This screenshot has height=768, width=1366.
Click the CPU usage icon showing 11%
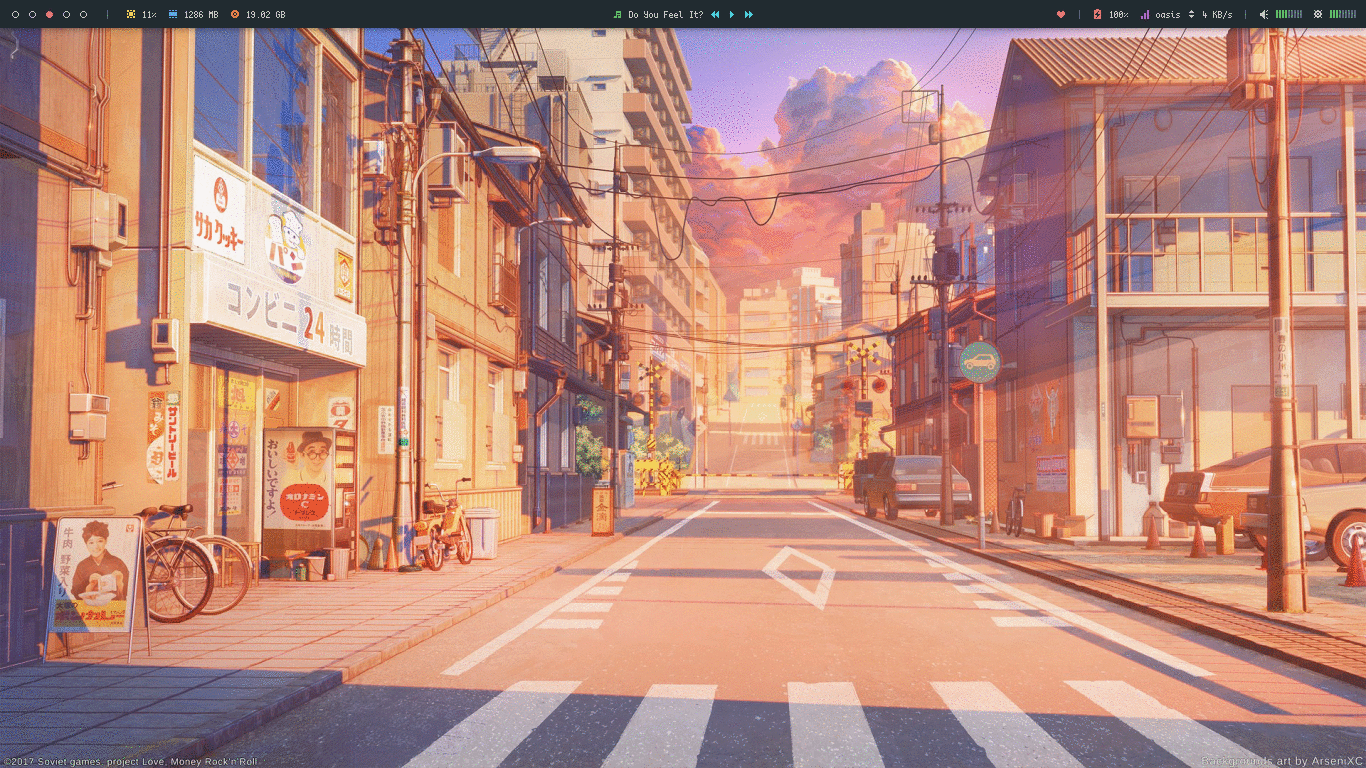132,13
